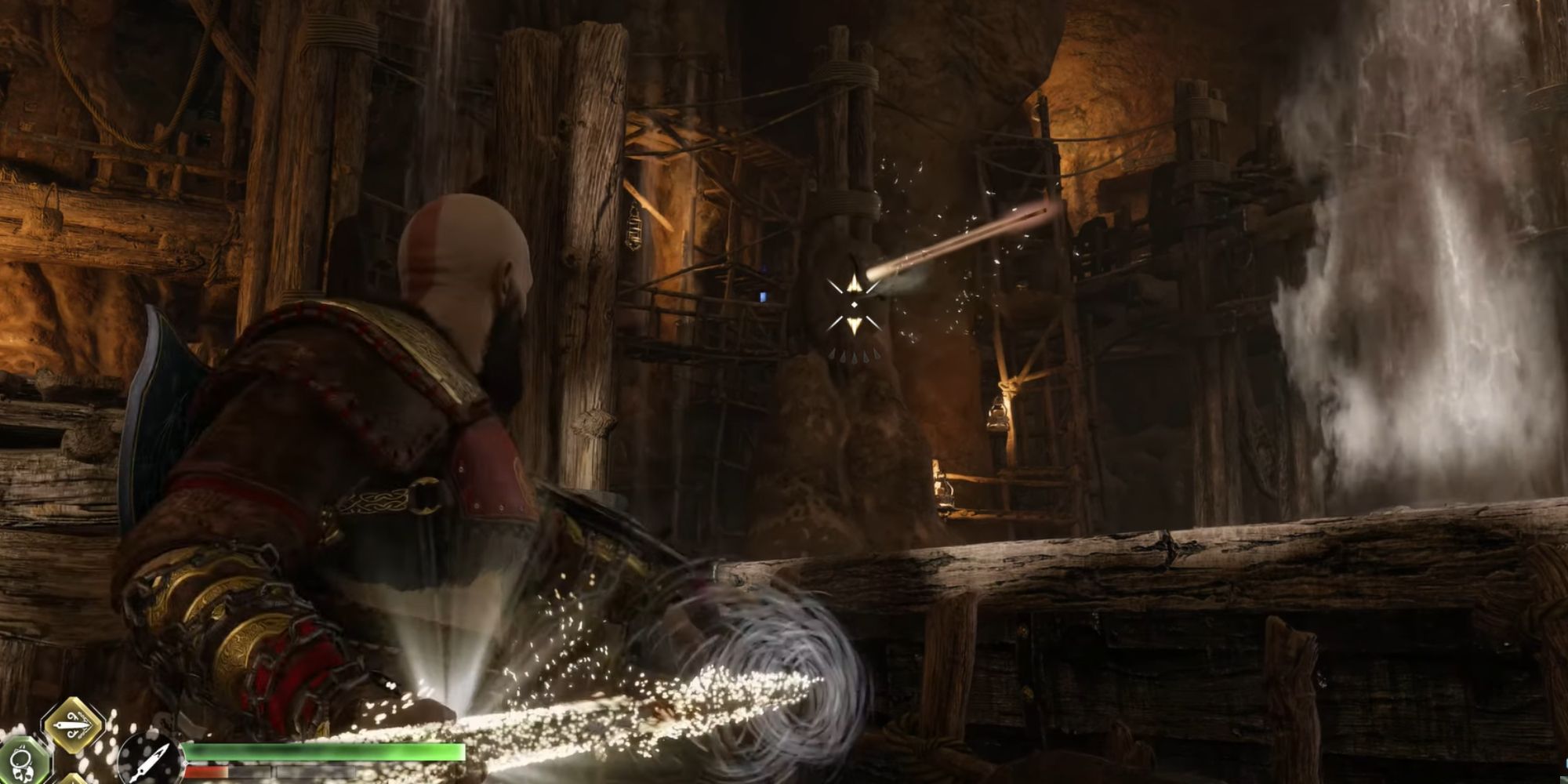This screenshot has width=1568, height=784.
Task: Toggle the bottom arrow of the throw reticle
Action: coord(856,325)
